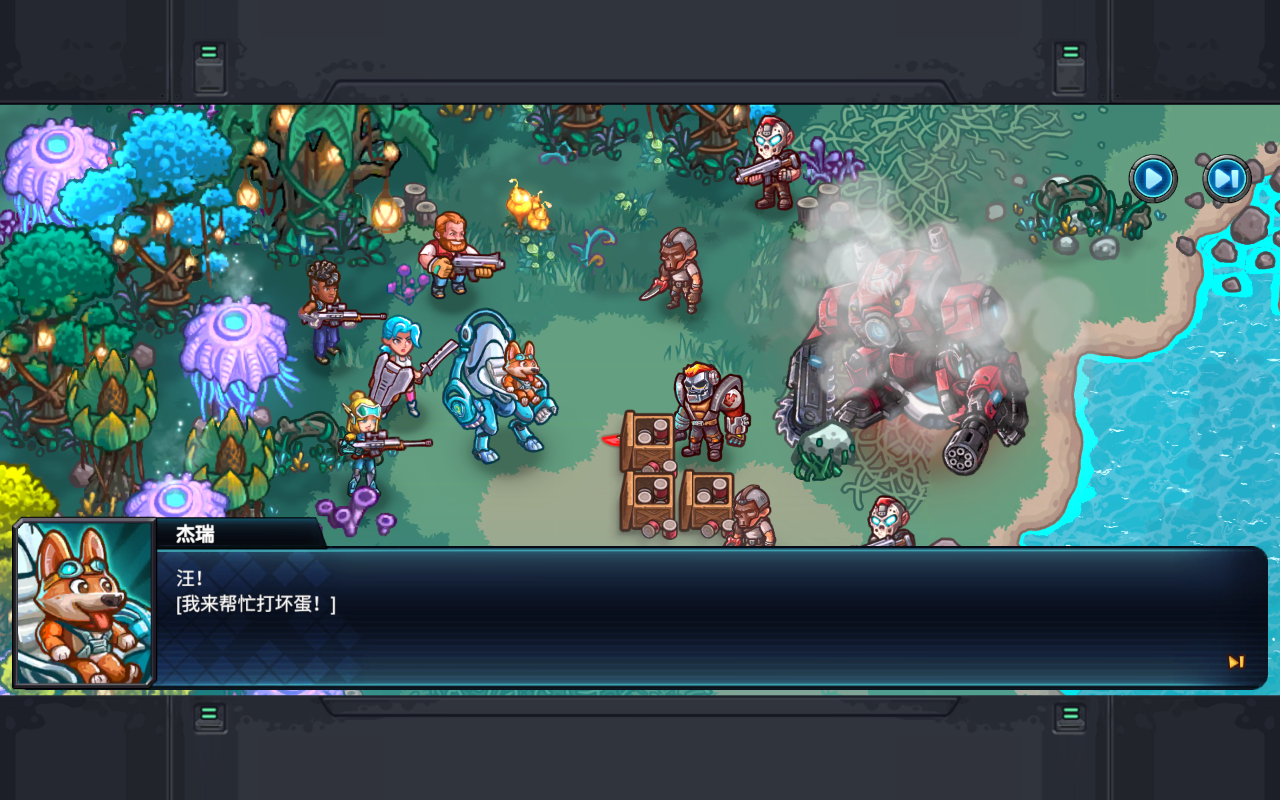
Task: Select the robotic corgi companion unit
Action: [x=500, y=390]
